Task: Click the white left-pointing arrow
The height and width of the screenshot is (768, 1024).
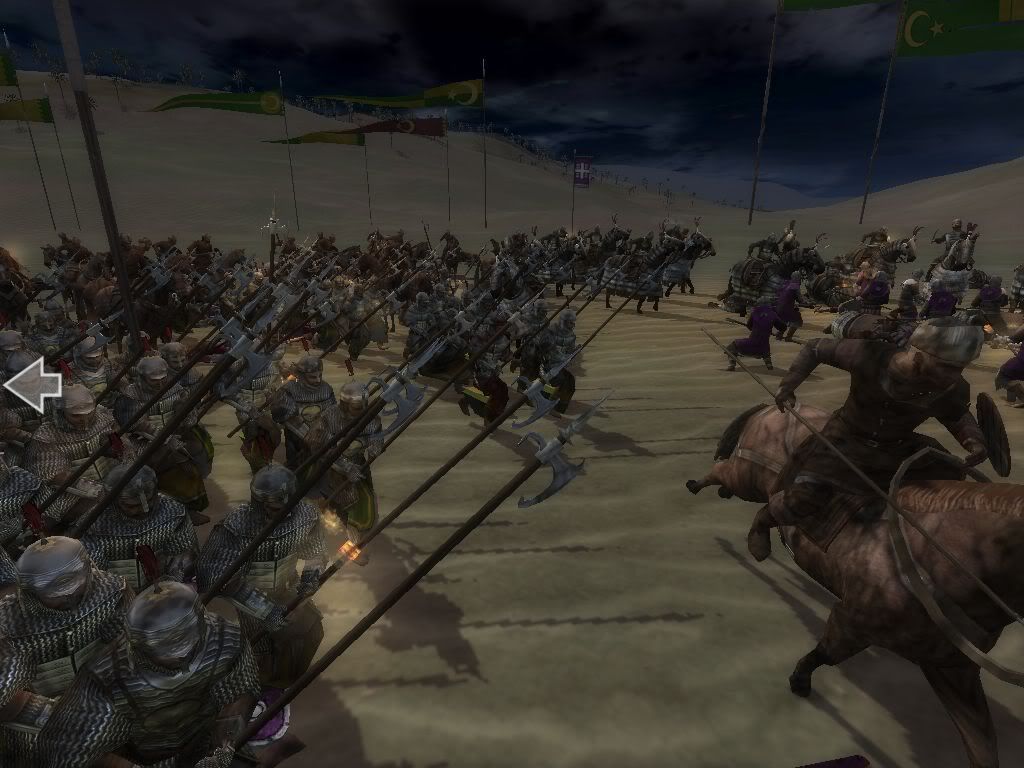Action: (32, 384)
